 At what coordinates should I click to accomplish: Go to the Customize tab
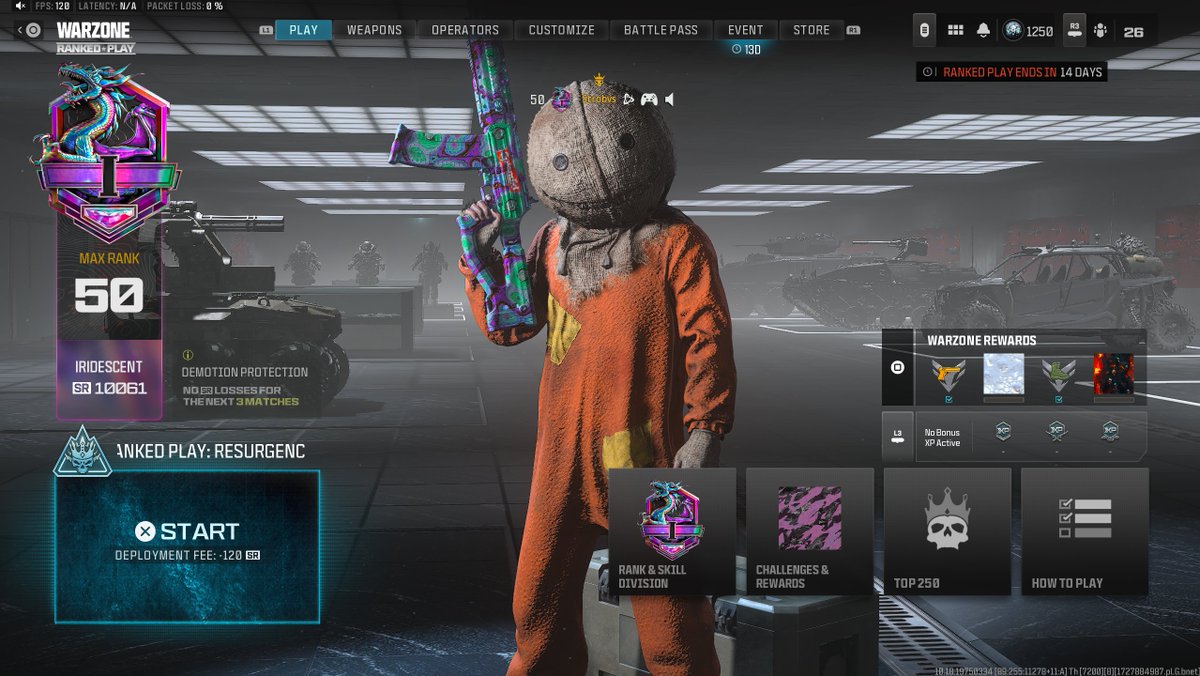561,30
